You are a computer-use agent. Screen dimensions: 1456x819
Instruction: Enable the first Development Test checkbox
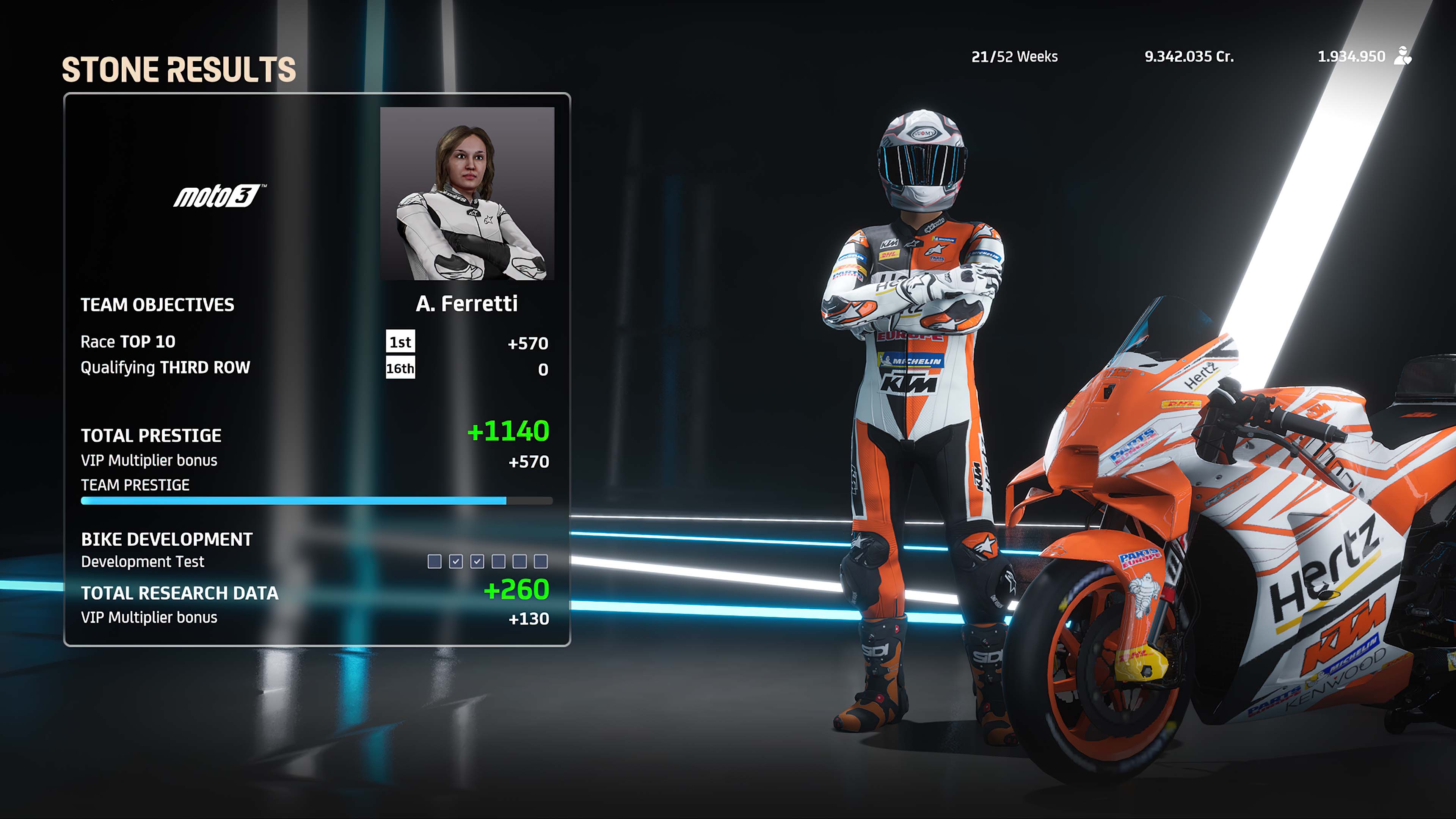[435, 561]
